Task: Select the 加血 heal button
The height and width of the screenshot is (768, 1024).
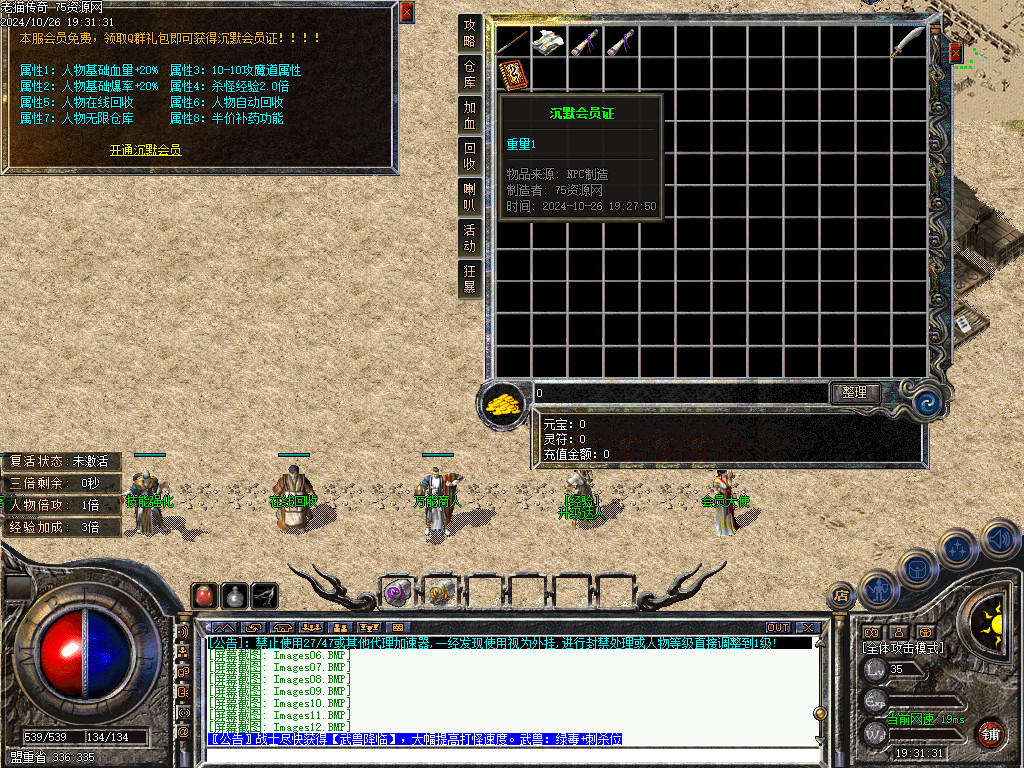Action: tap(469, 116)
